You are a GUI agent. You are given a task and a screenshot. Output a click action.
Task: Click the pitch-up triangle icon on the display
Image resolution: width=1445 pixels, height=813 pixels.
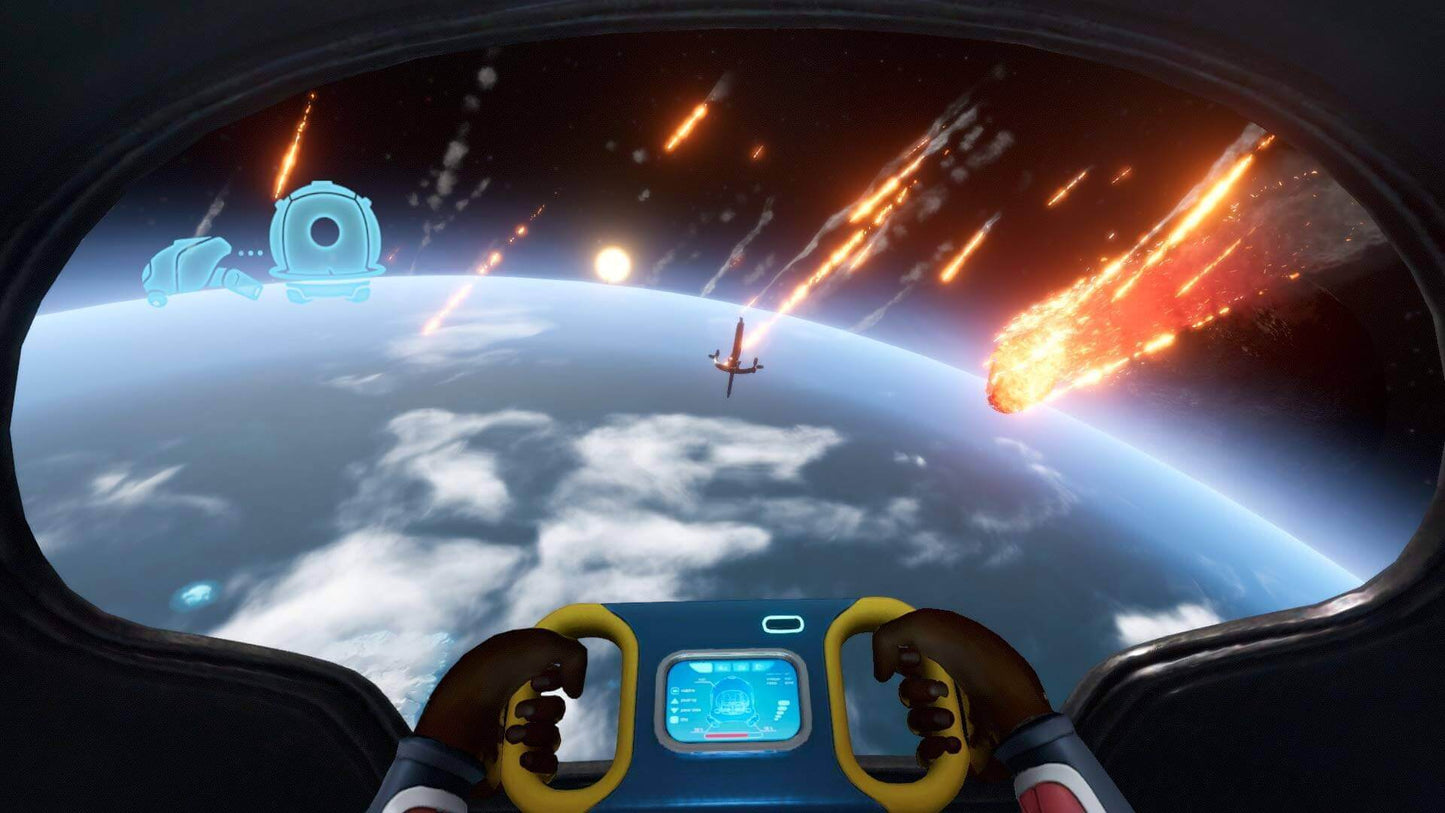(674, 701)
